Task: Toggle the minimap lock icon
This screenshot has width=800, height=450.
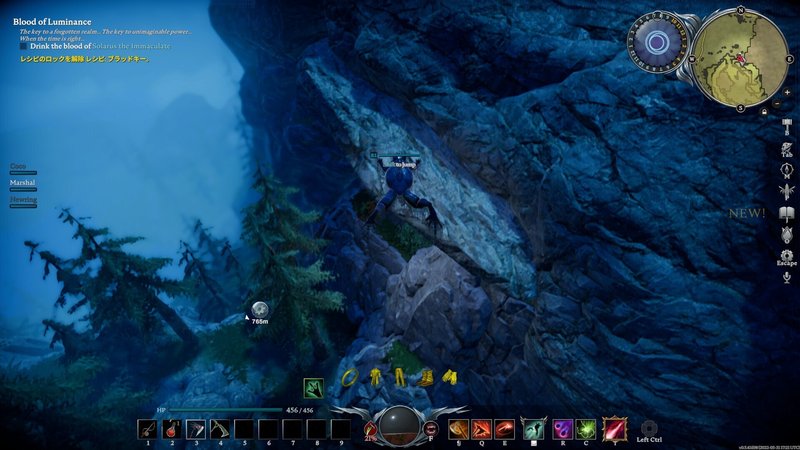Action: click(x=764, y=112)
